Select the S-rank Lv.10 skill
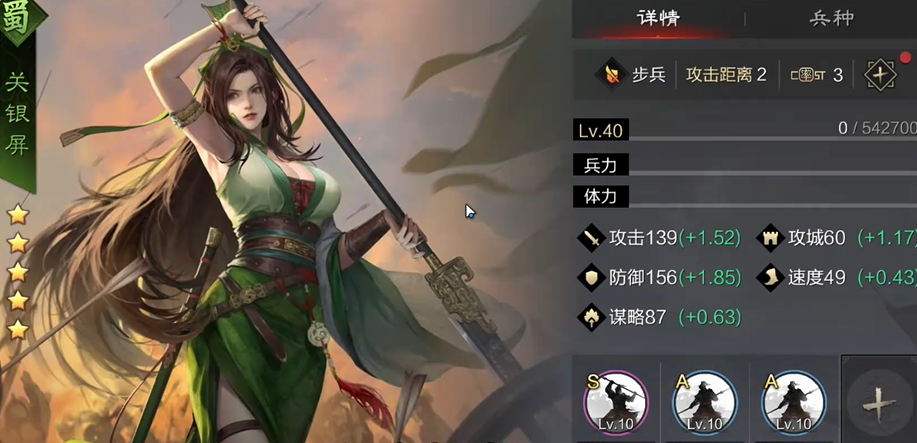The width and height of the screenshot is (917, 443). (615, 400)
